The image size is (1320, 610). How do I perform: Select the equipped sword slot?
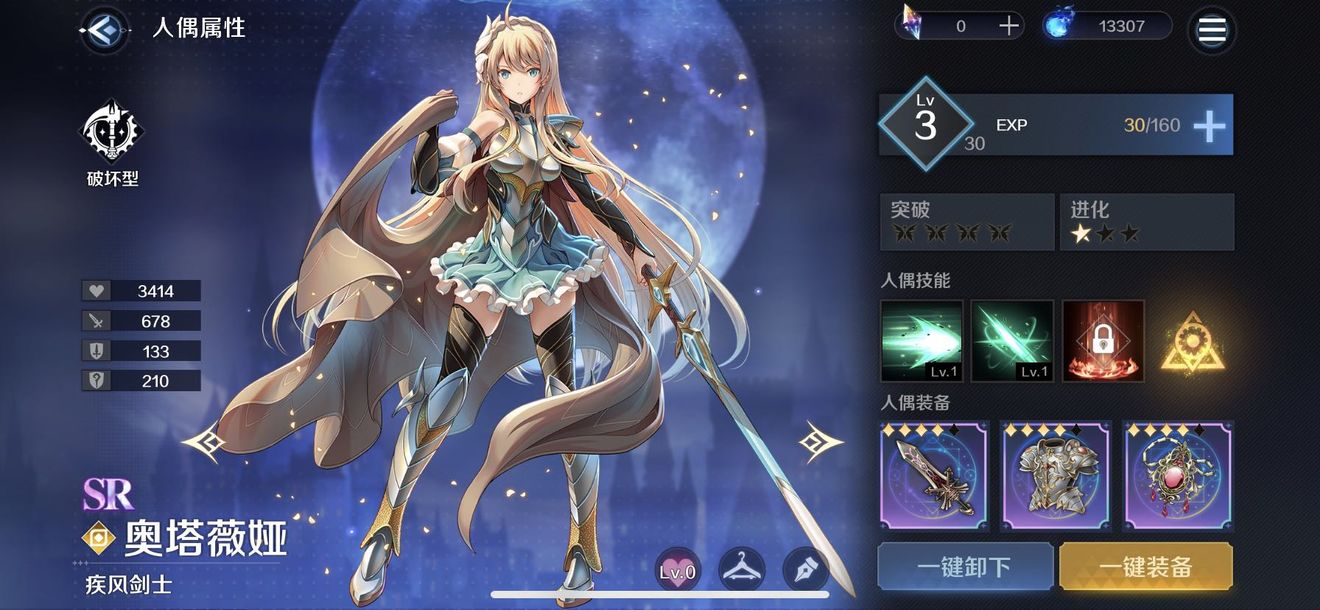point(934,476)
